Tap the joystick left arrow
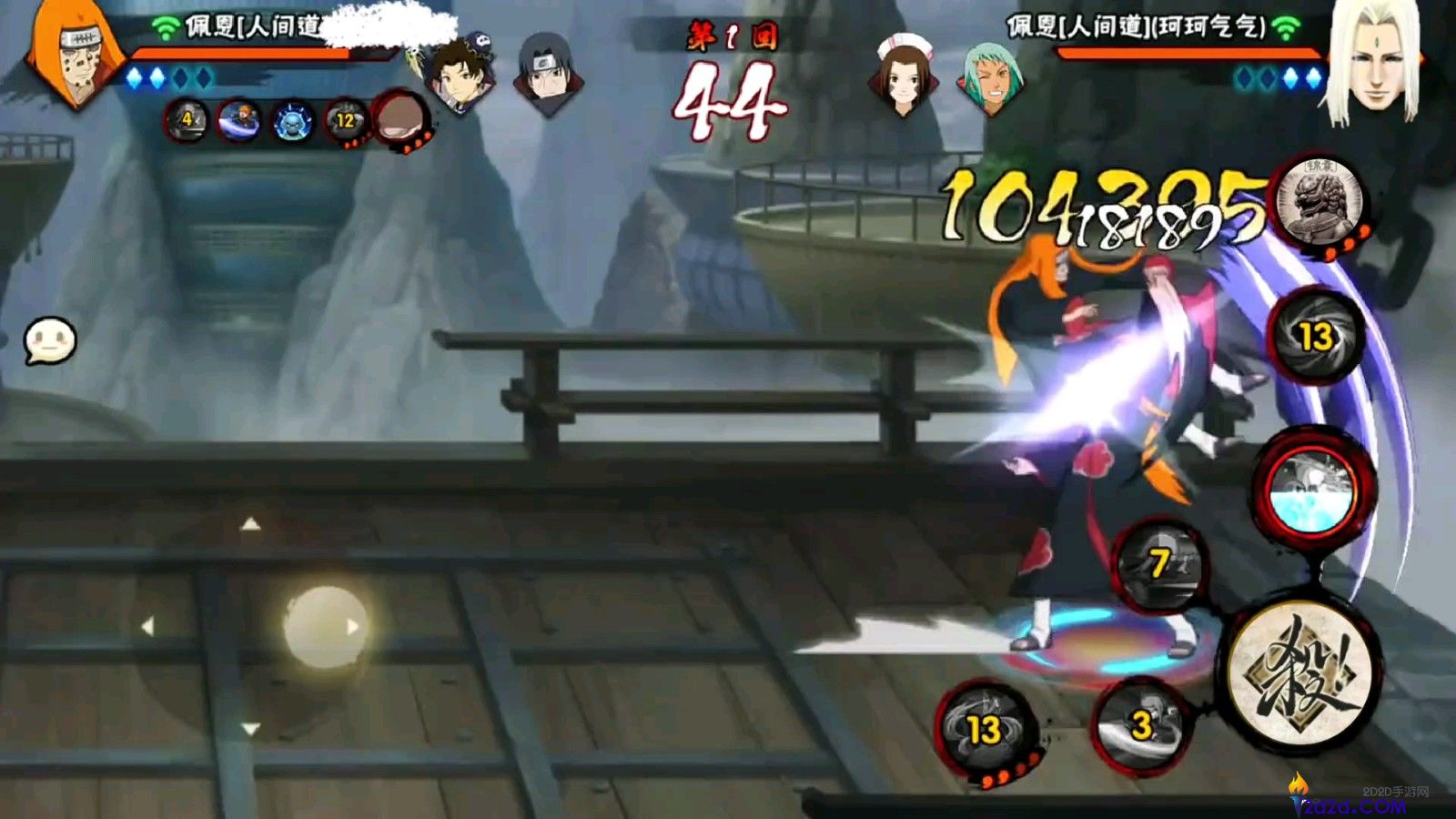The width and height of the screenshot is (1456, 819). click(x=147, y=626)
